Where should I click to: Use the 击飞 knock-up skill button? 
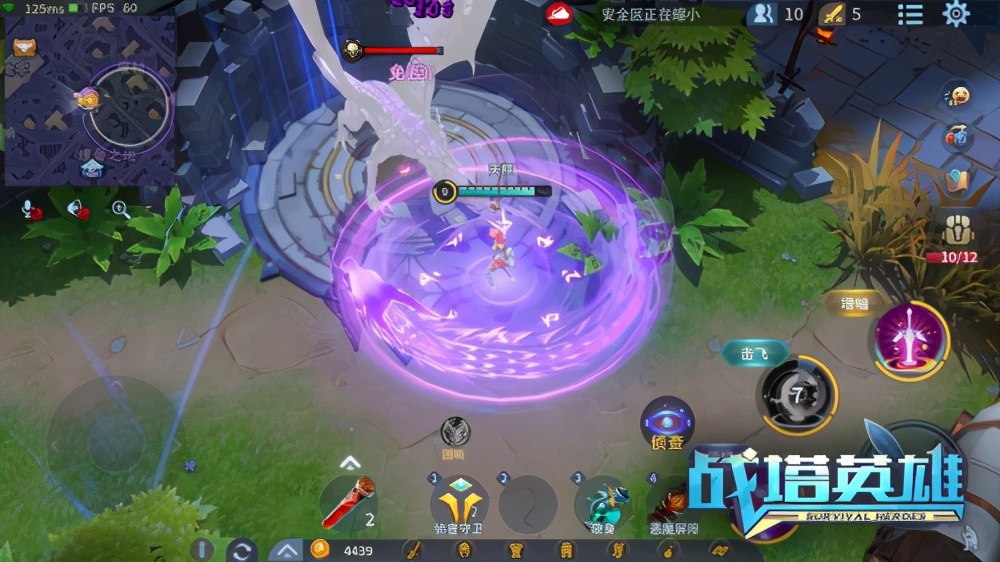click(x=797, y=395)
